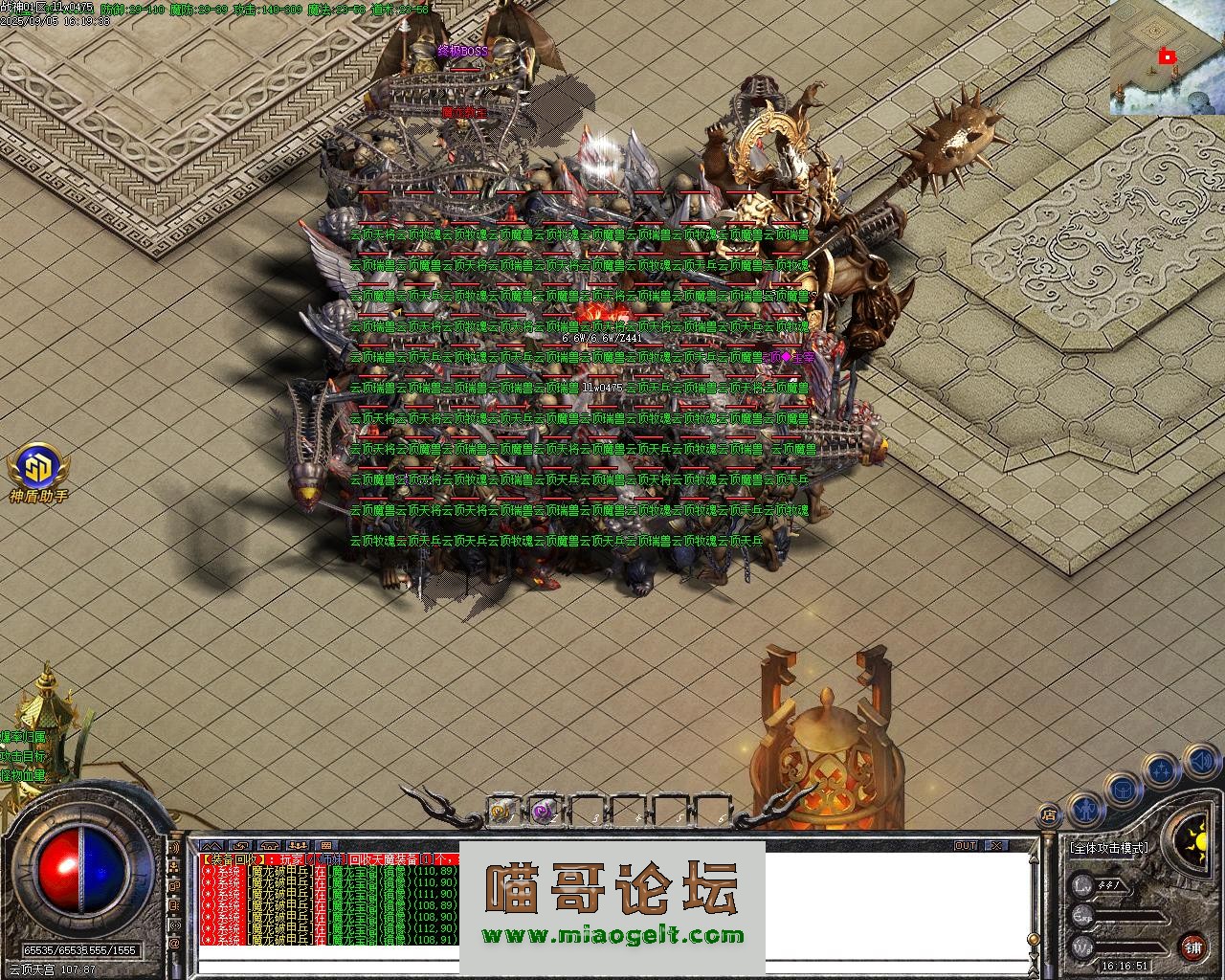Toggle the 攻击目标 attack target option
1225x980 pixels.
tap(23, 756)
